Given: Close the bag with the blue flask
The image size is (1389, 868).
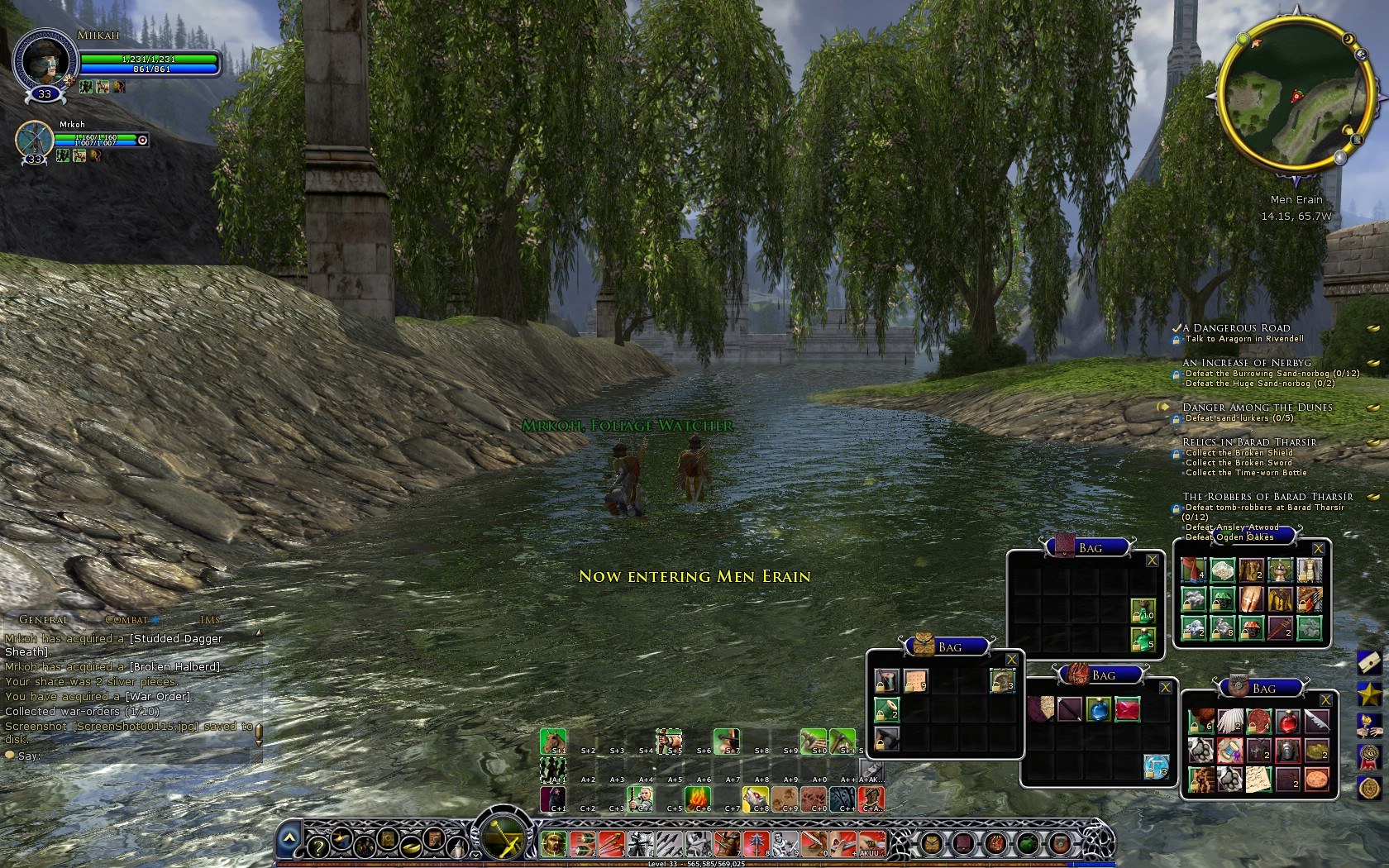Looking at the screenshot, I should pos(1165,688).
